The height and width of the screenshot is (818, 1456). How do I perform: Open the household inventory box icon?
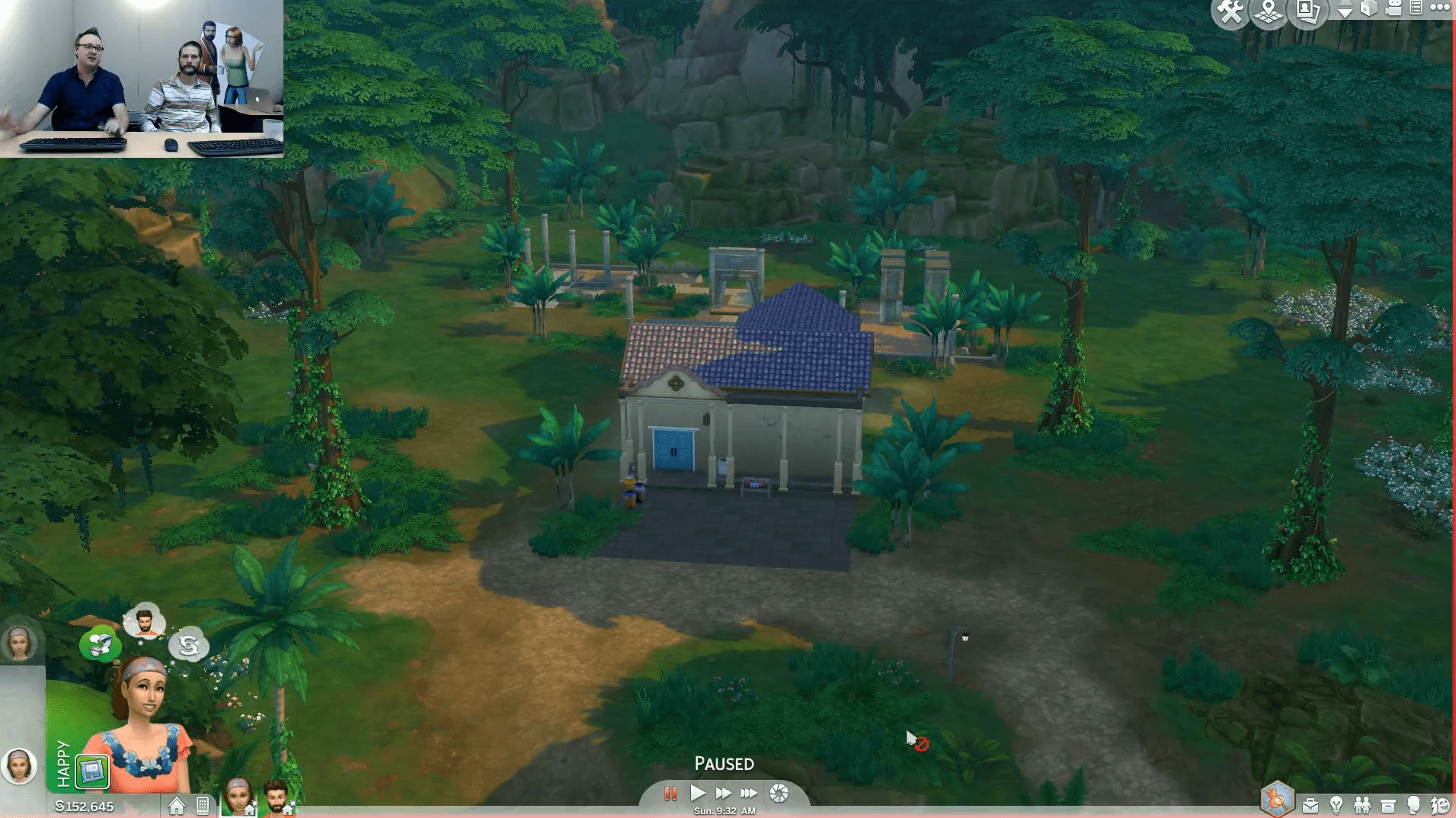(x=1388, y=804)
